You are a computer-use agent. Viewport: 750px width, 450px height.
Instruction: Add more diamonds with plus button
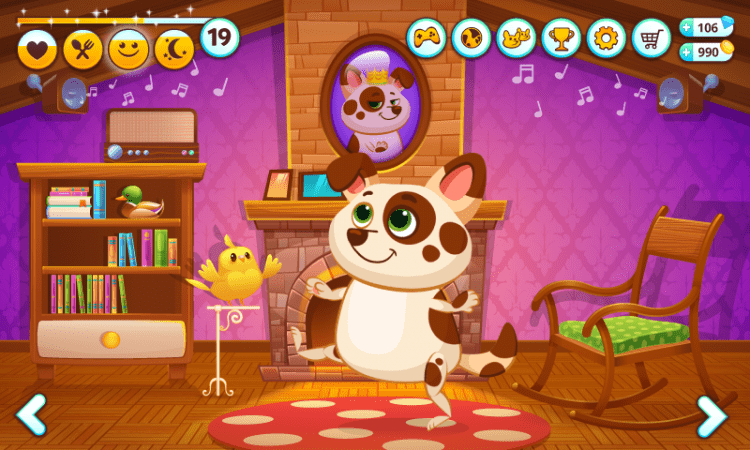coord(688,28)
